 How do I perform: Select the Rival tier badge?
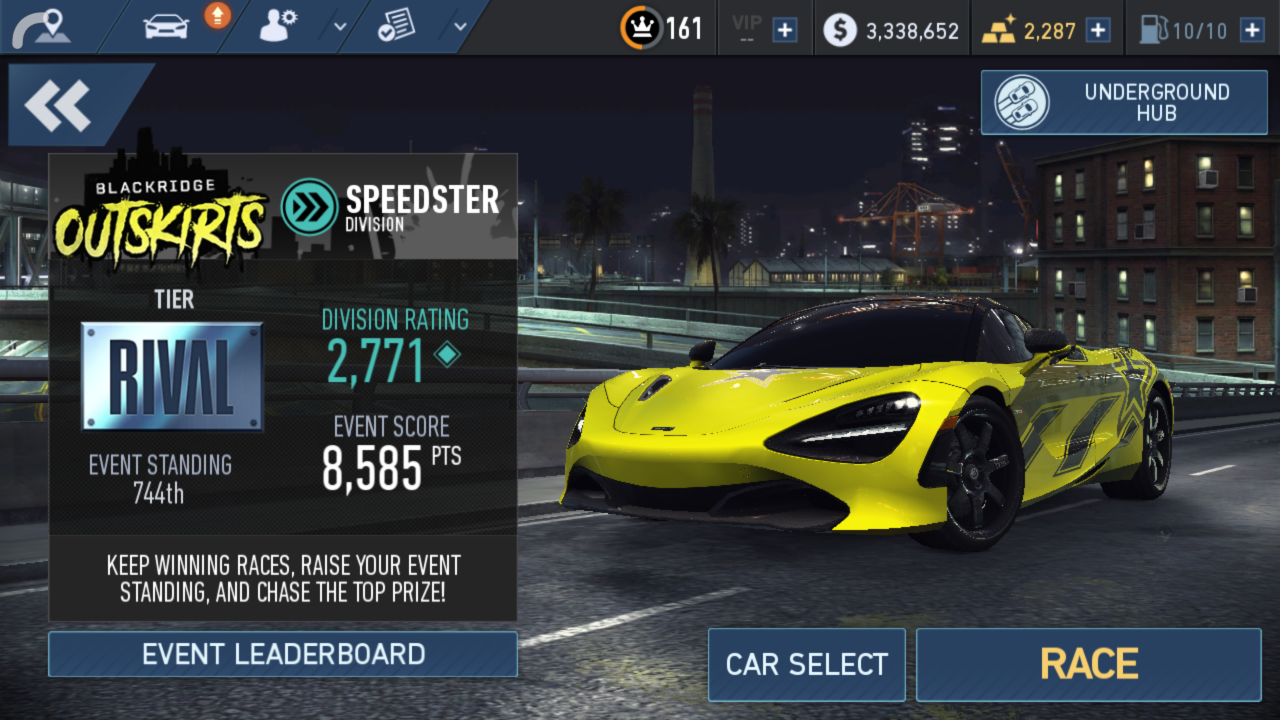point(172,376)
